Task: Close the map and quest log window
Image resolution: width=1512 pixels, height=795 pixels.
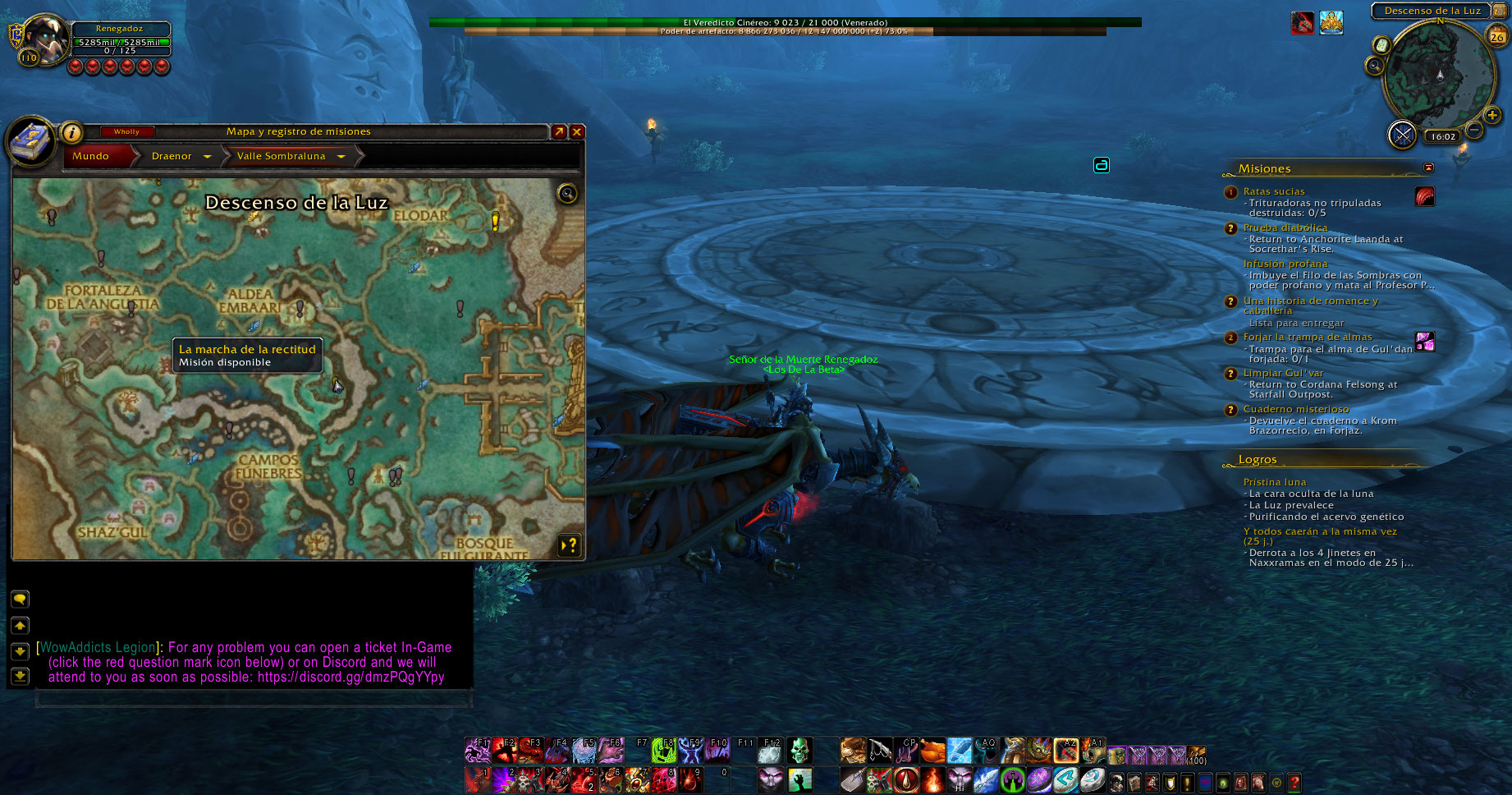Action: click(577, 131)
